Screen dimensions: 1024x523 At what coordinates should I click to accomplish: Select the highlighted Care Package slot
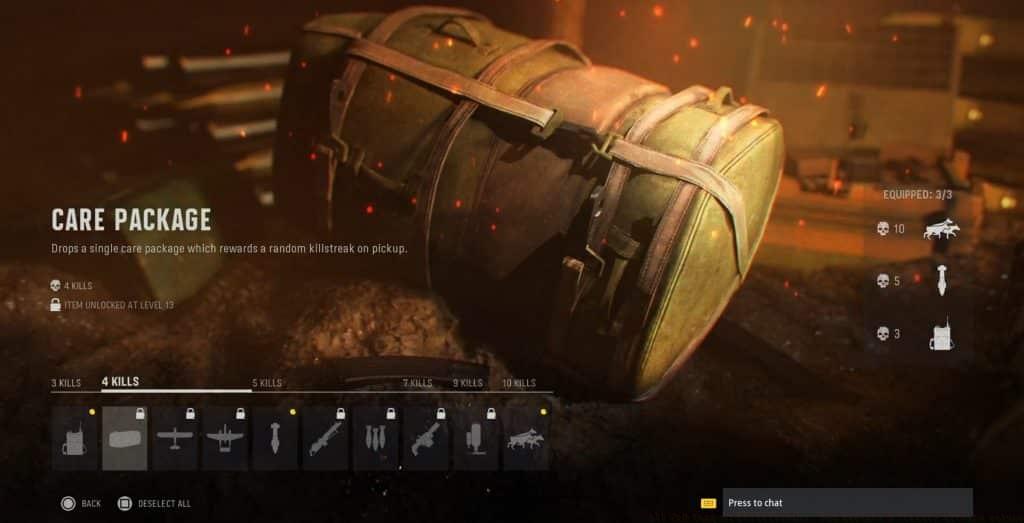[x=125, y=438]
